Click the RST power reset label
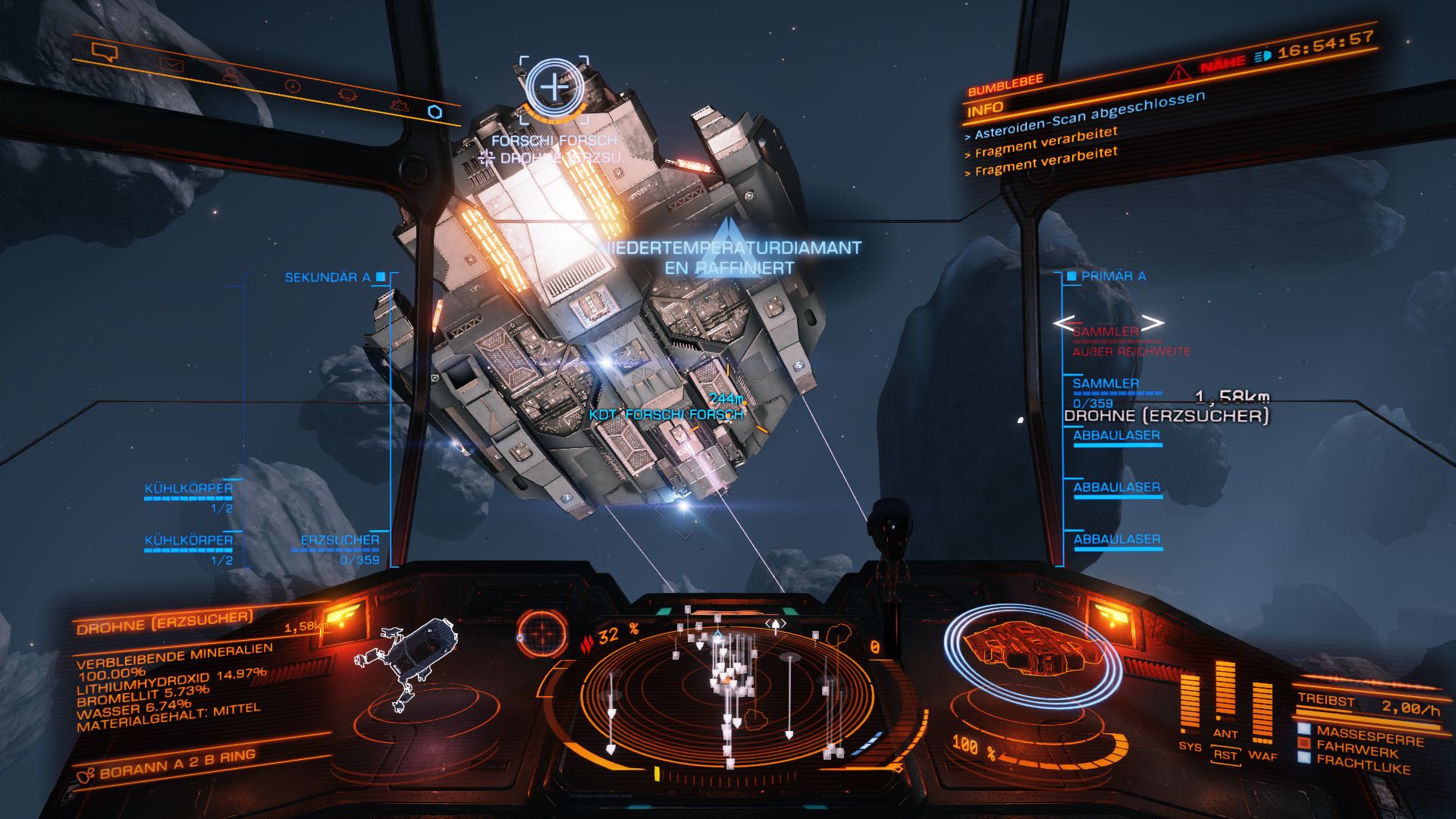This screenshot has width=1456, height=819. coord(1225,755)
